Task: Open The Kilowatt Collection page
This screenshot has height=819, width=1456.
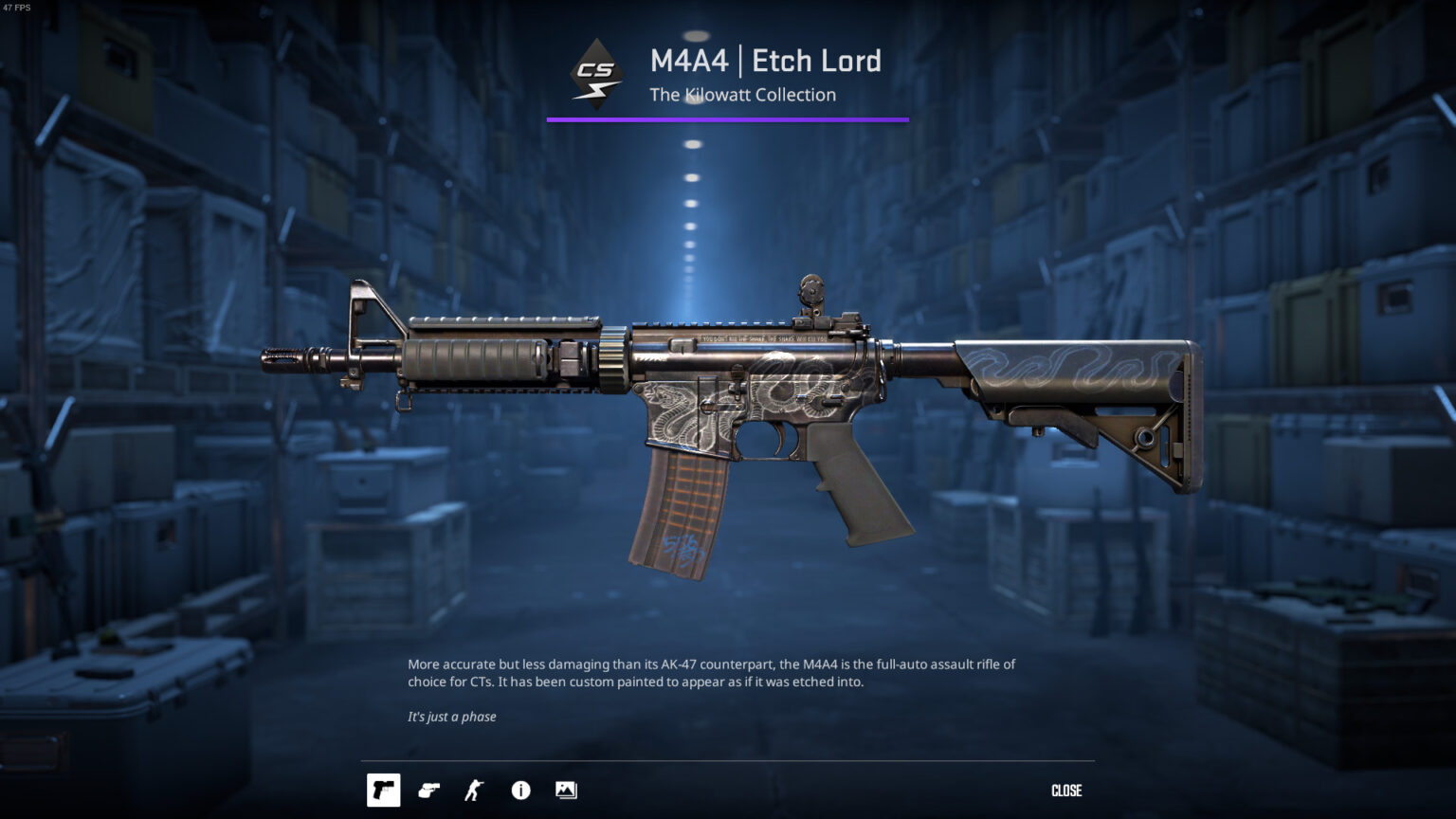Action: point(742,95)
